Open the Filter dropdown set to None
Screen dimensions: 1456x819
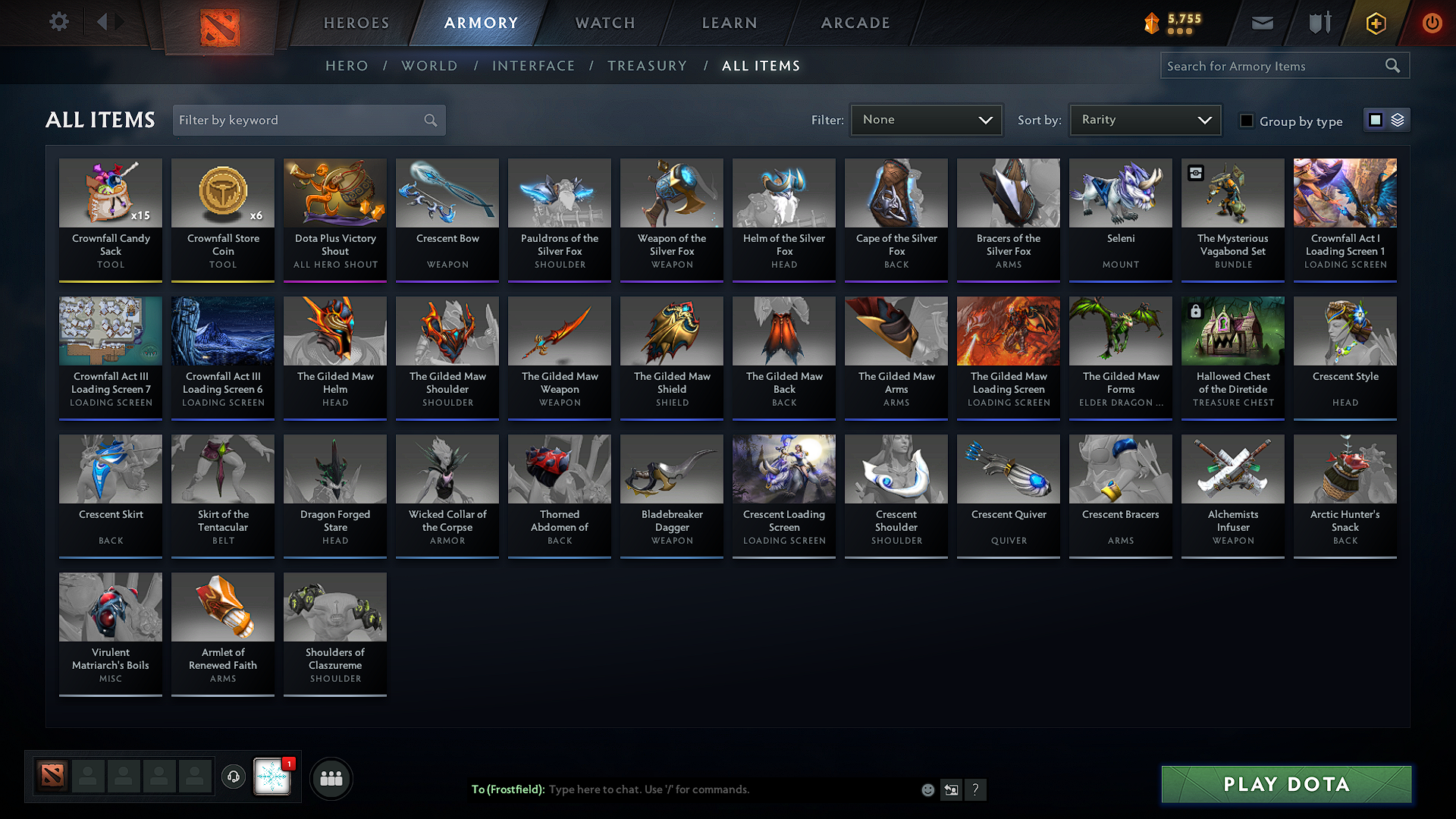pos(926,119)
